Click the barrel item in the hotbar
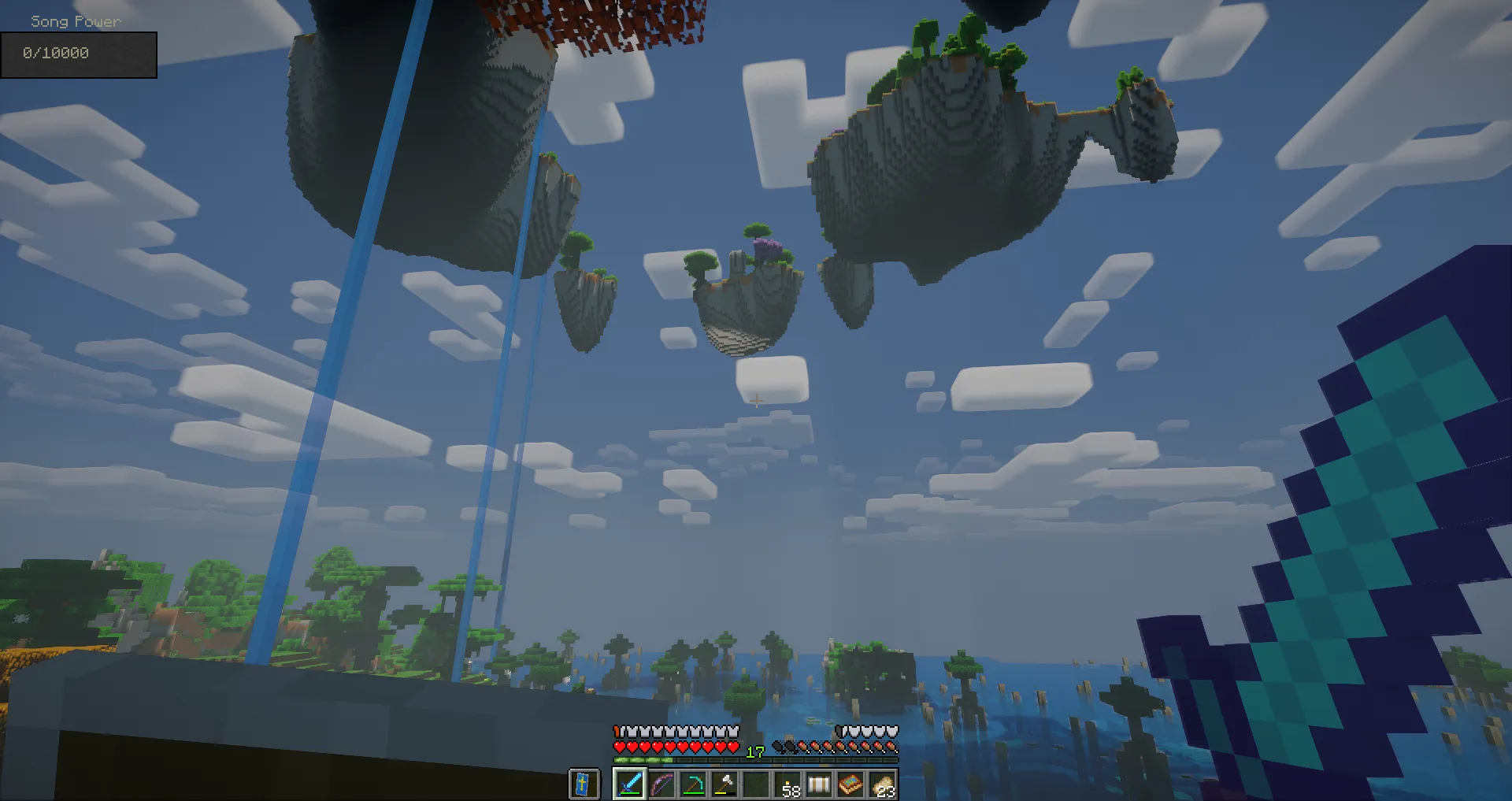 [819, 784]
